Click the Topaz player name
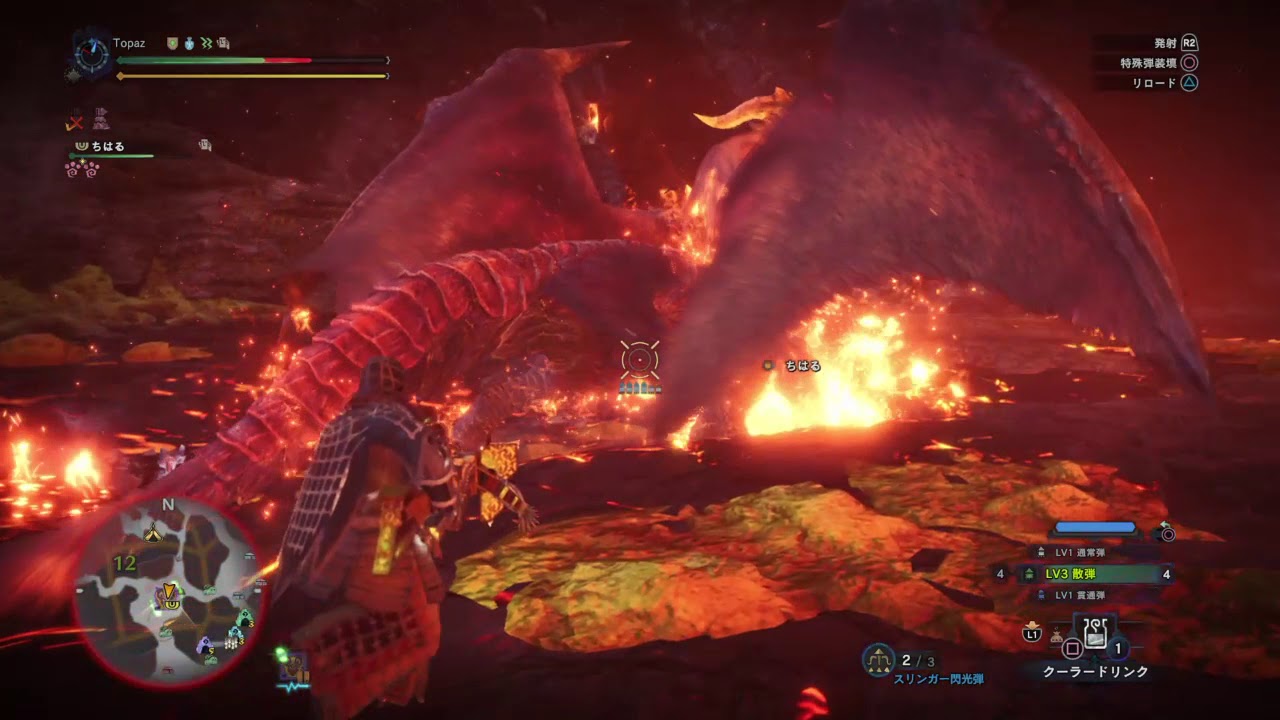 pyautogui.click(x=129, y=44)
